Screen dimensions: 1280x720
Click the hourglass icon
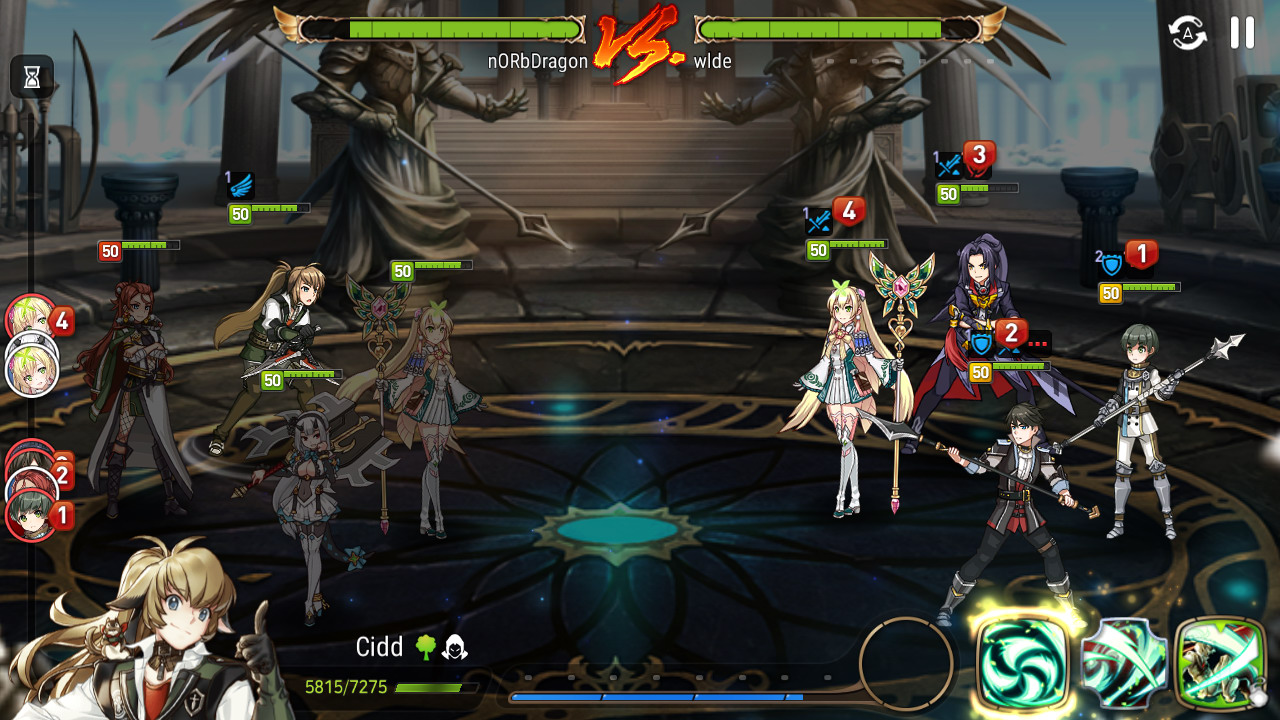tap(32, 77)
